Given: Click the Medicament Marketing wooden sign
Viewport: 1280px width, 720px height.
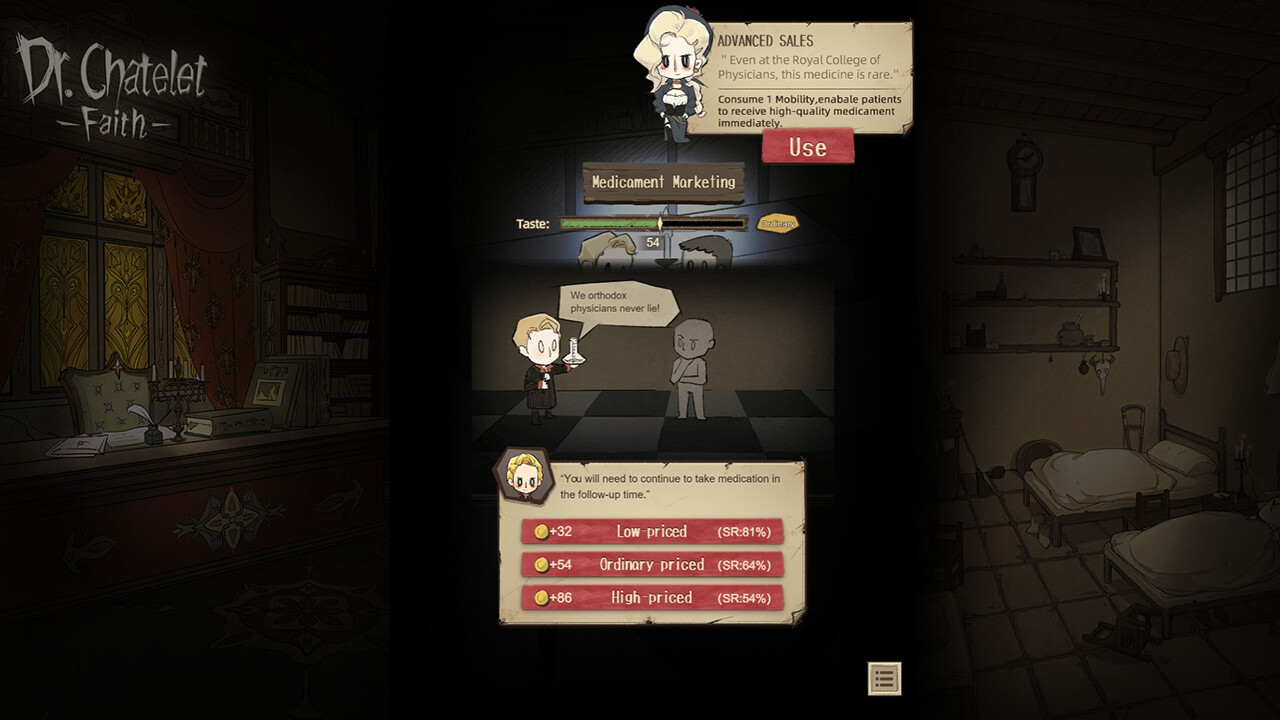Looking at the screenshot, I should [664, 183].
